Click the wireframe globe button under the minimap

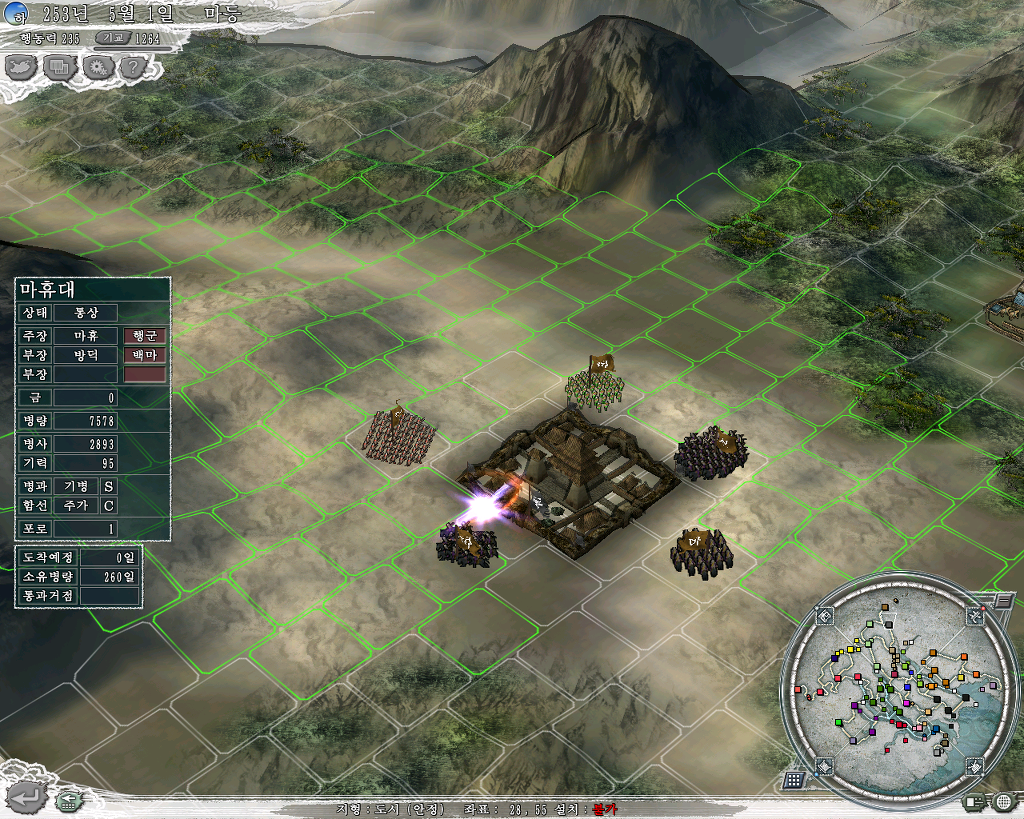coord(1004,801)
